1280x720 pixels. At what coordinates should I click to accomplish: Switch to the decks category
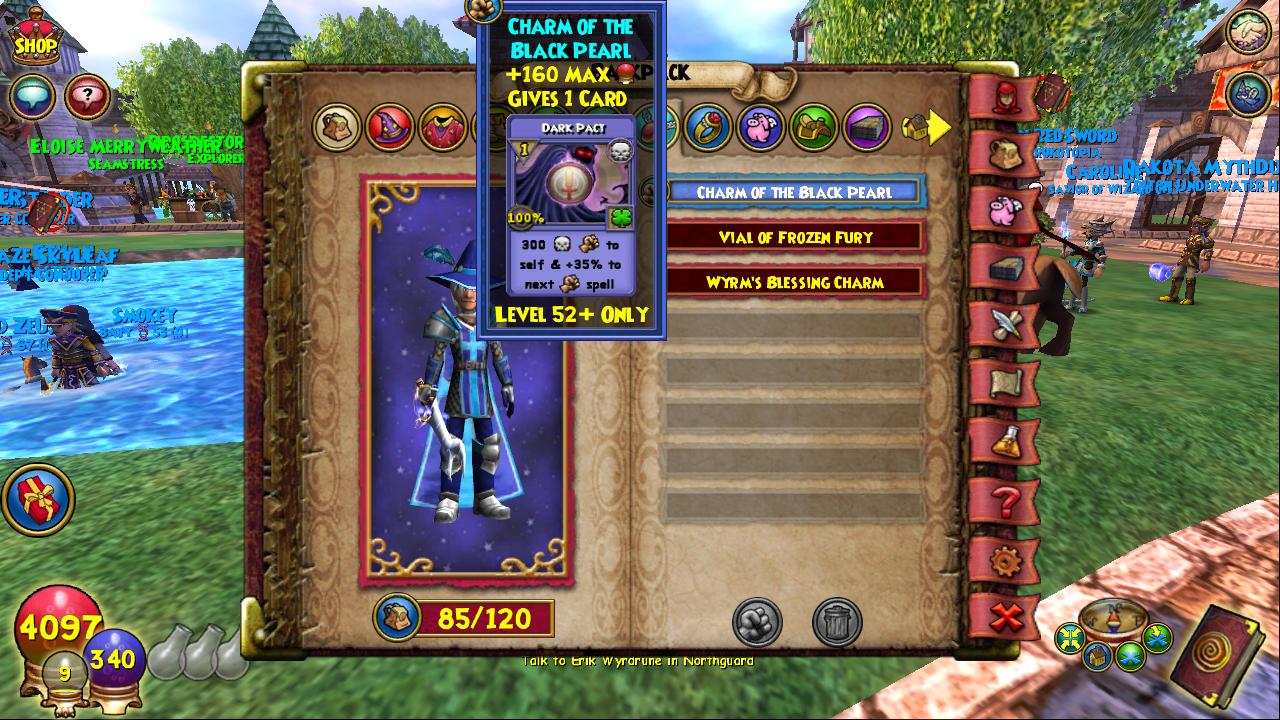click(866, 127)
